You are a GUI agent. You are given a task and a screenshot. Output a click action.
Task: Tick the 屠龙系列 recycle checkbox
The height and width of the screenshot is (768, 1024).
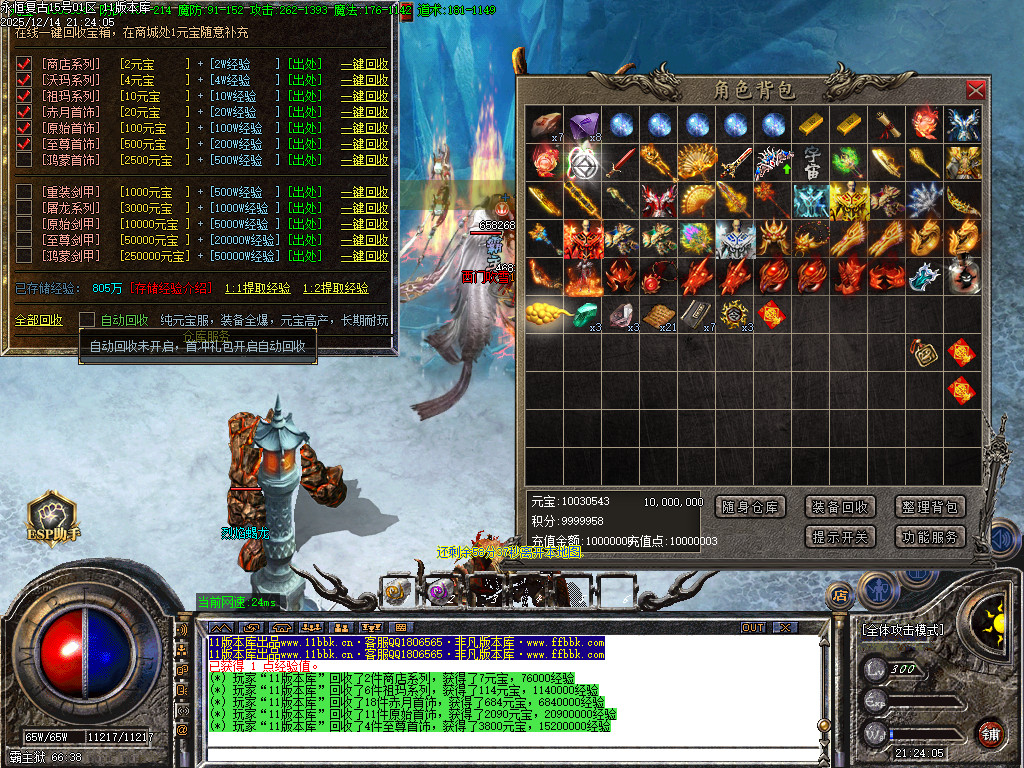pos(24,208)
